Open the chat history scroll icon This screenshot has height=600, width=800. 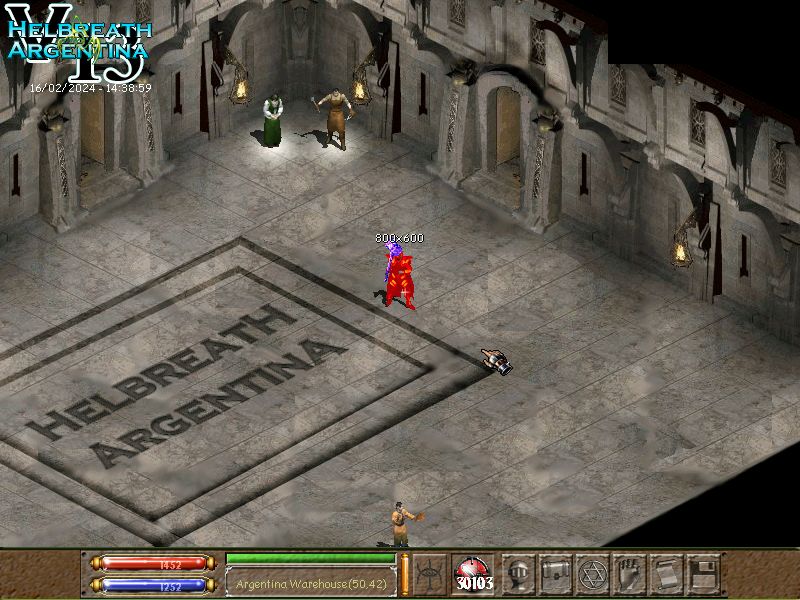666,573
